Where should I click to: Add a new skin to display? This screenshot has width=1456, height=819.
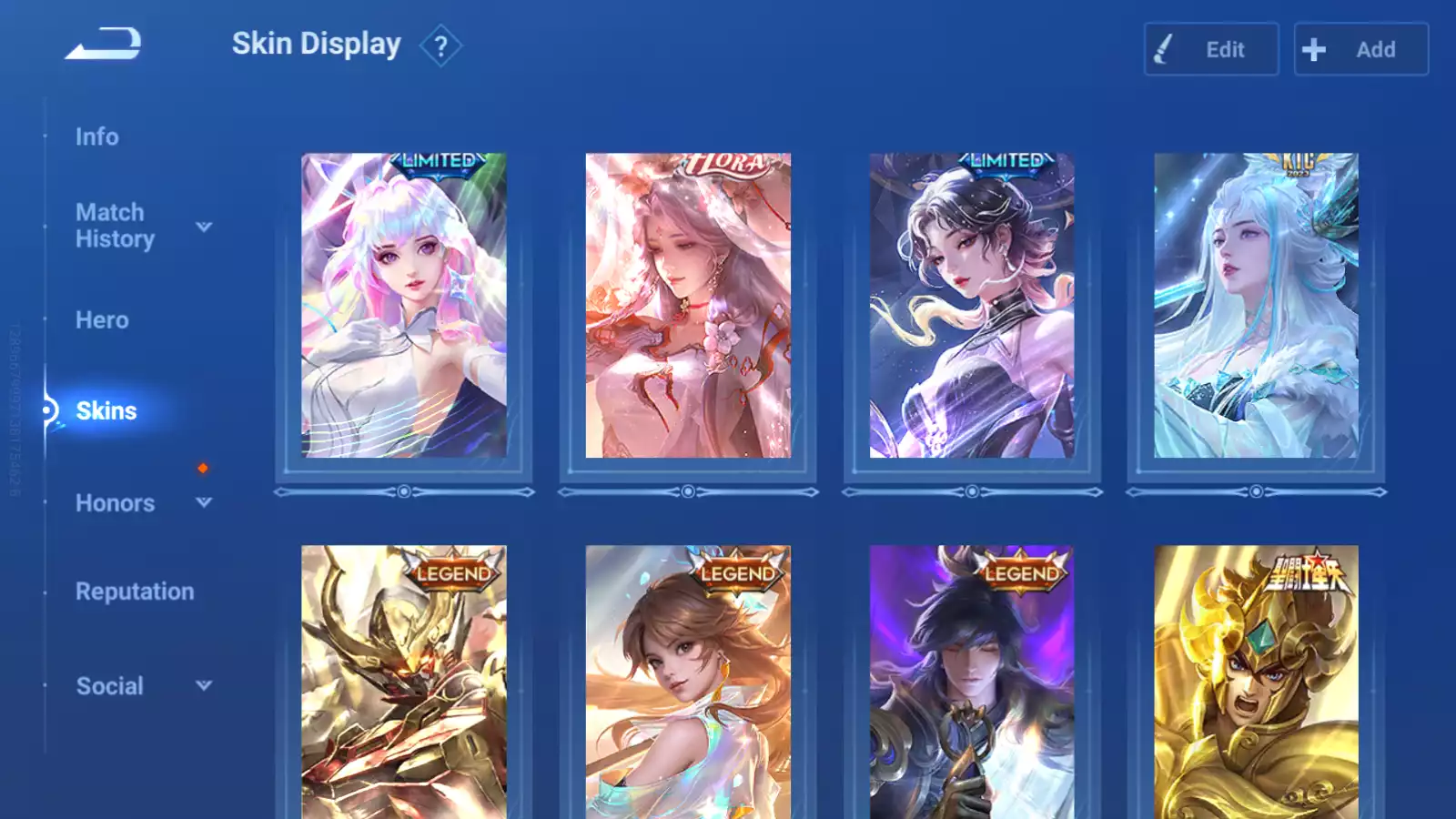click(x=1360, y=49)
